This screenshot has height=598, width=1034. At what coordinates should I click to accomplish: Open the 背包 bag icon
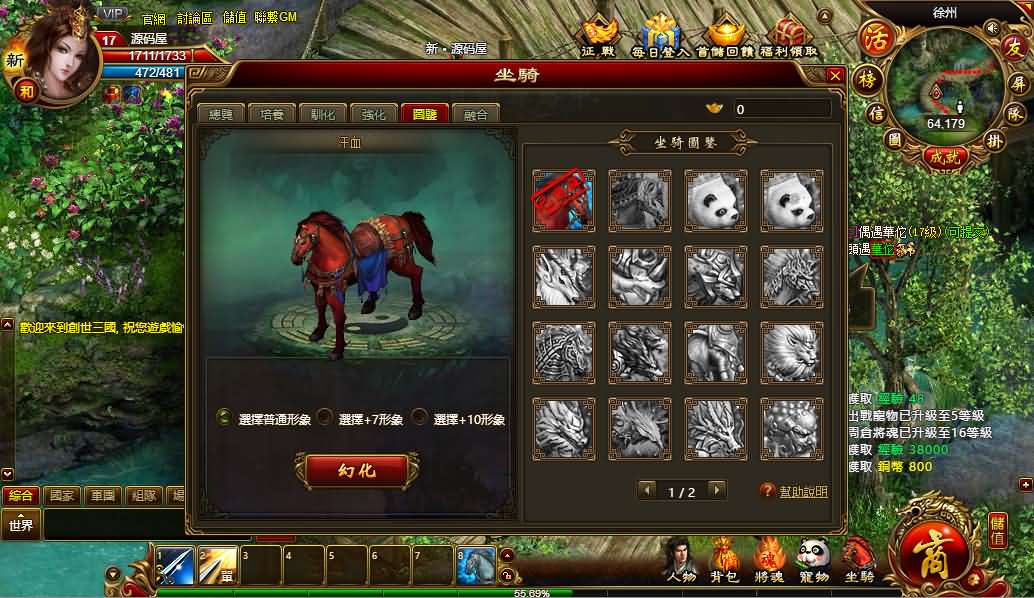[x=724, y=560]
